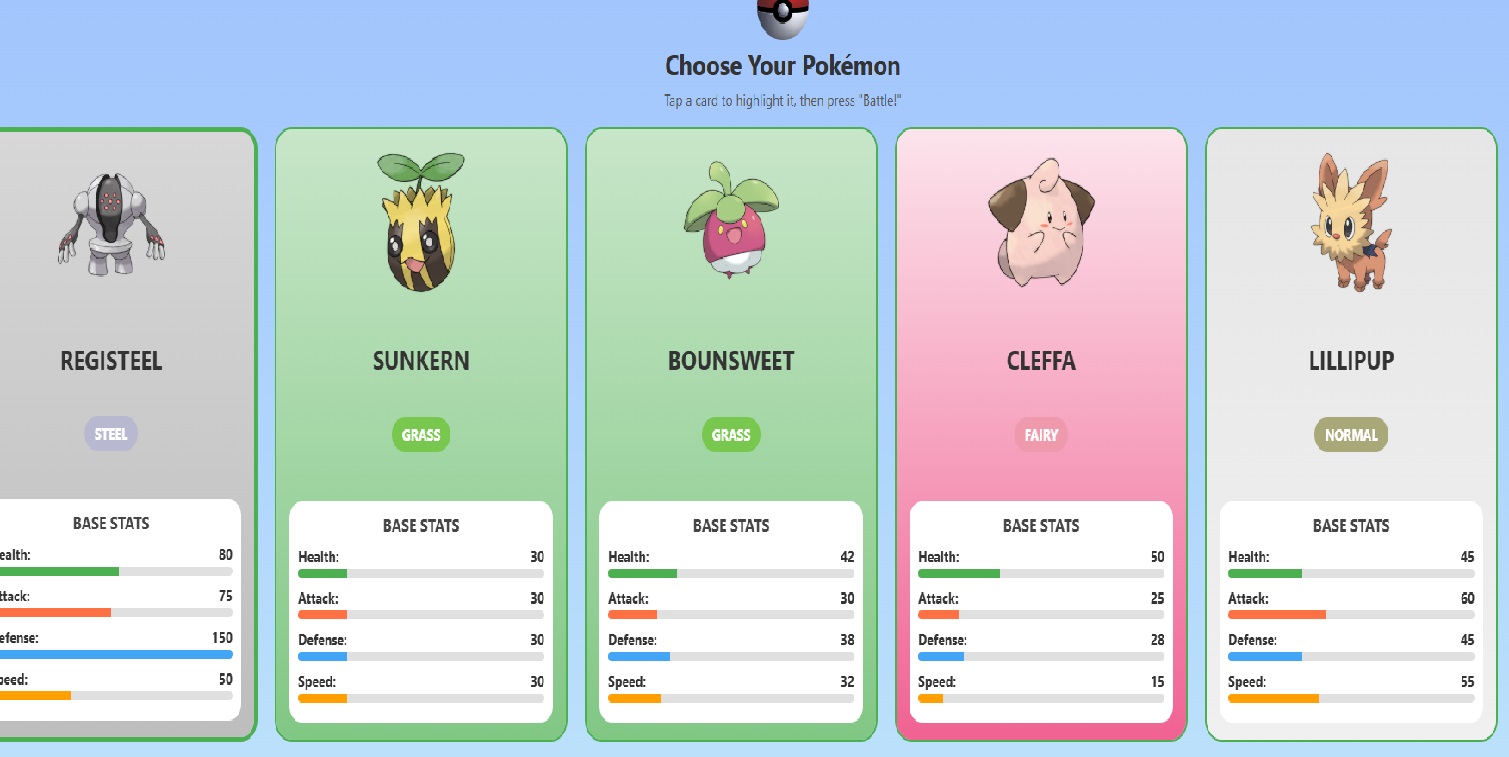Screen dimensions: 1509x757
Task: Click the NORMAL badge on Lillipup
Action: click(x=1350, y=434)
